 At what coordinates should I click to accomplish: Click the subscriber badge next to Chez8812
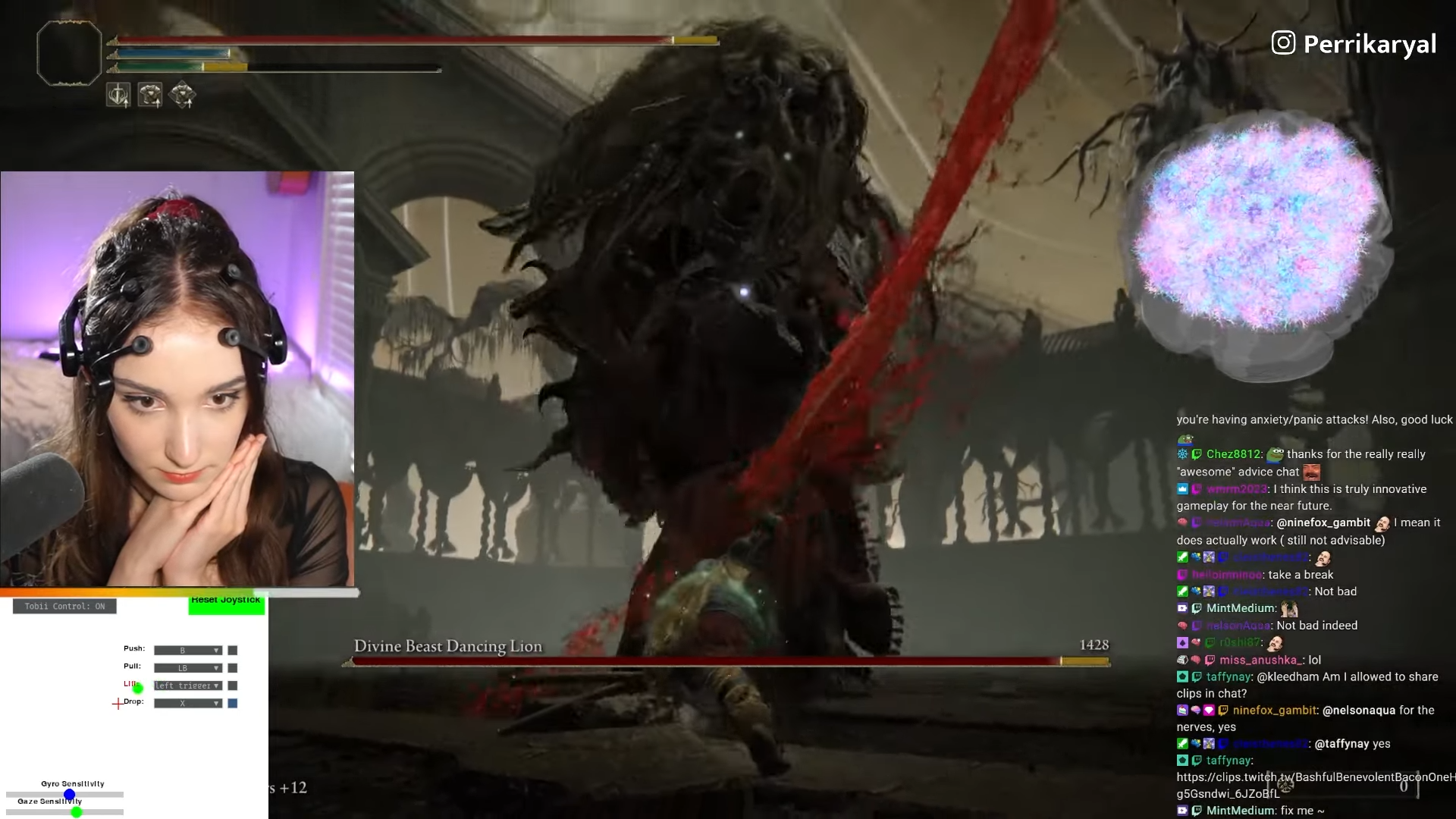(1181, 453)
